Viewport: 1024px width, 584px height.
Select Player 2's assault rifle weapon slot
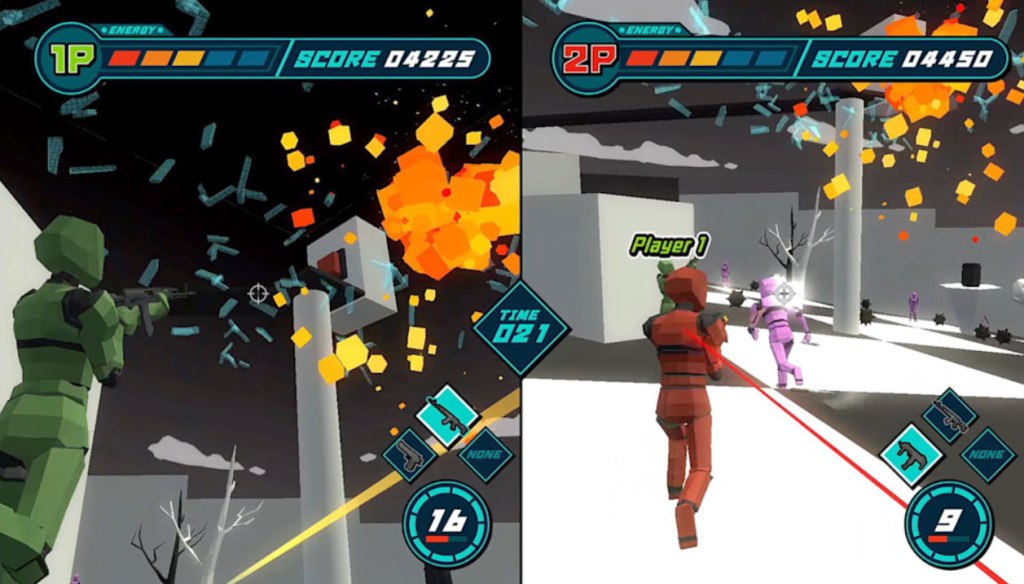coord(949,416)
